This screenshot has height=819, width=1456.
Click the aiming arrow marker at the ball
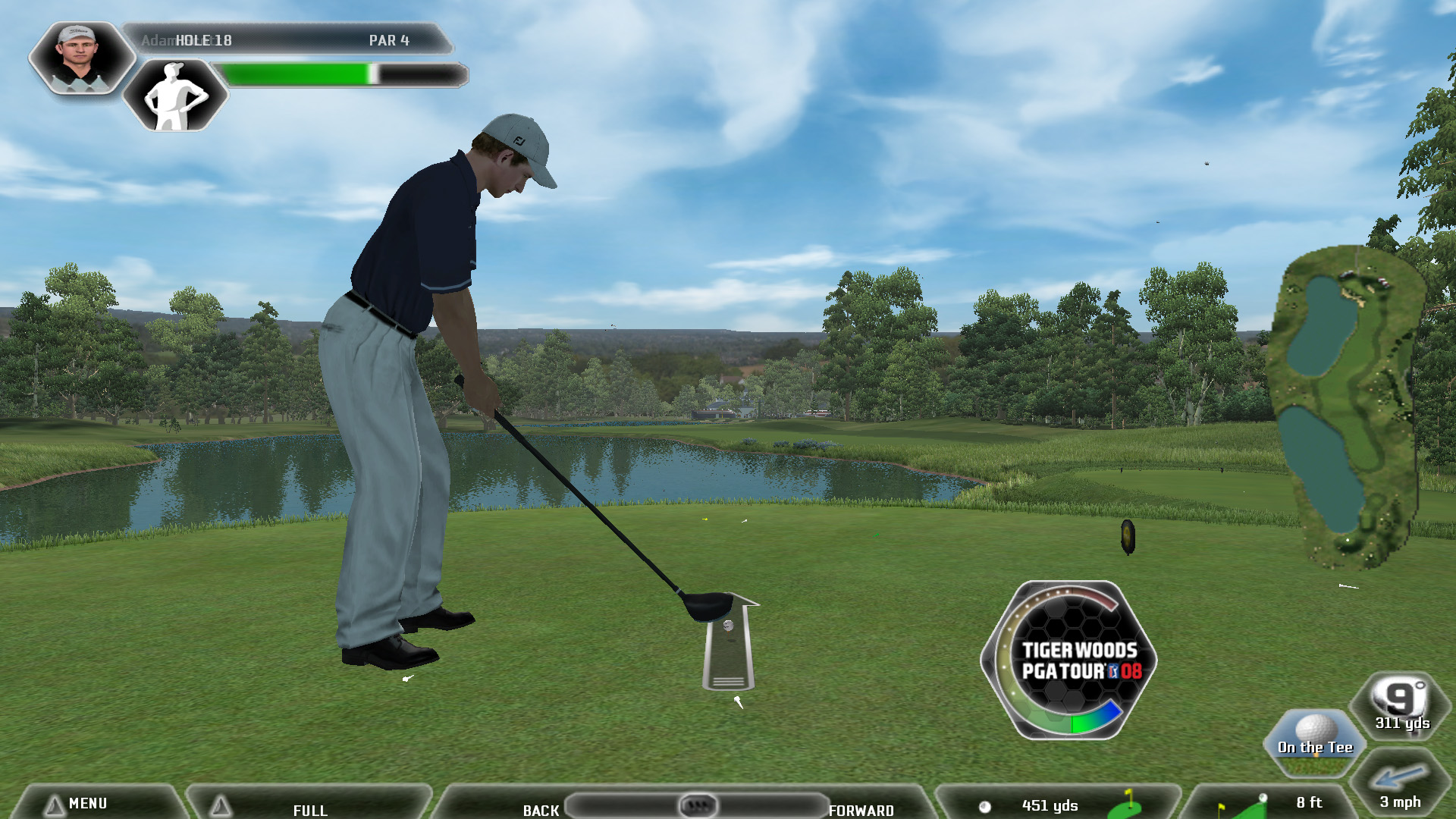point(729,642)
